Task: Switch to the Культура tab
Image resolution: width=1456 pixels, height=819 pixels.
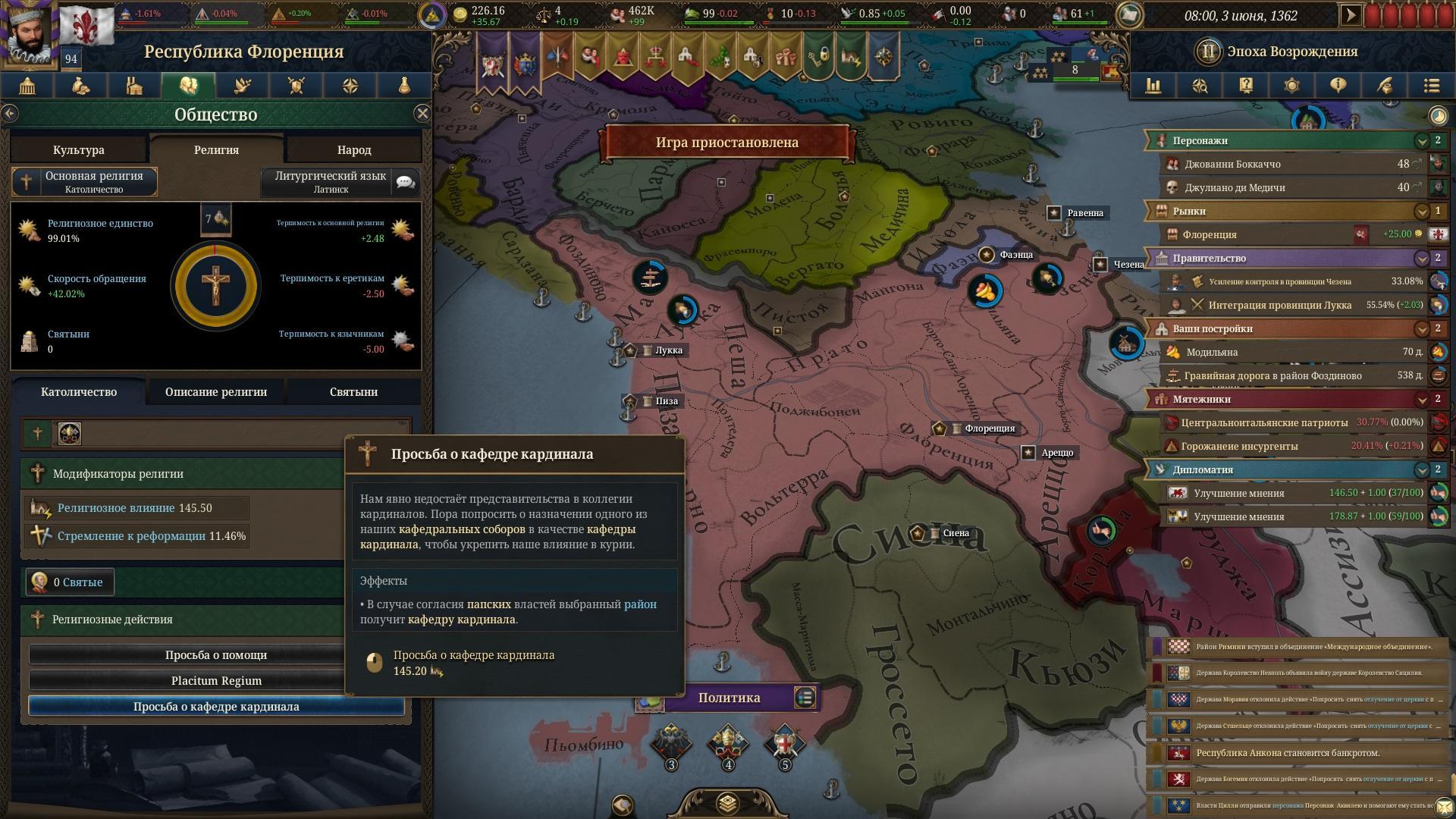Action: (x=79, y=150)
